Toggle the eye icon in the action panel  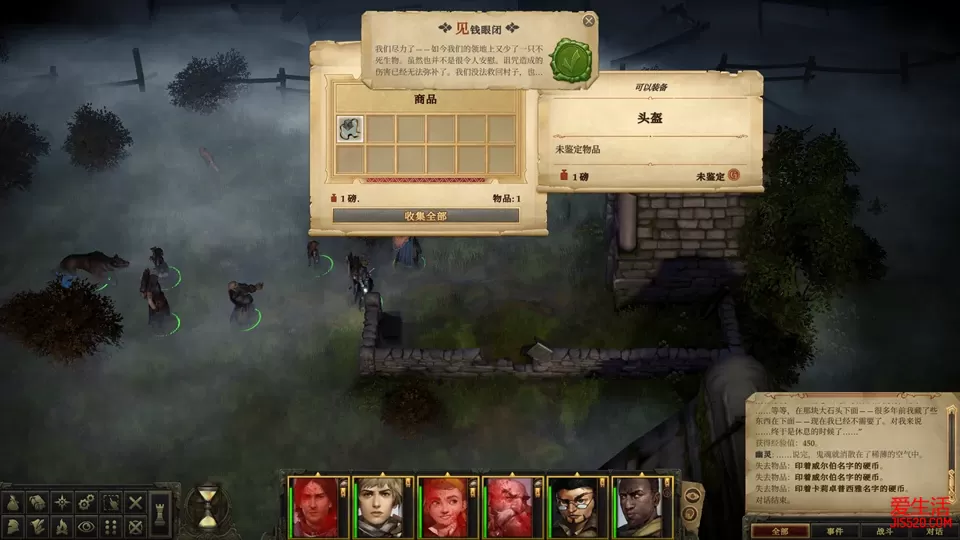click(x=86, y=525)
